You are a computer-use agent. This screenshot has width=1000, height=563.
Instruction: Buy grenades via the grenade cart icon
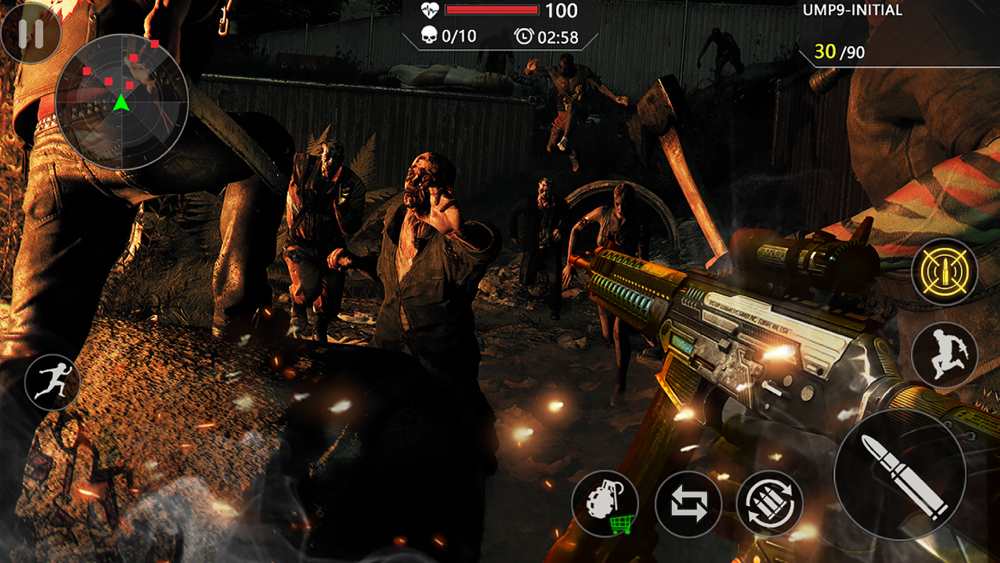tap(606, 503)
